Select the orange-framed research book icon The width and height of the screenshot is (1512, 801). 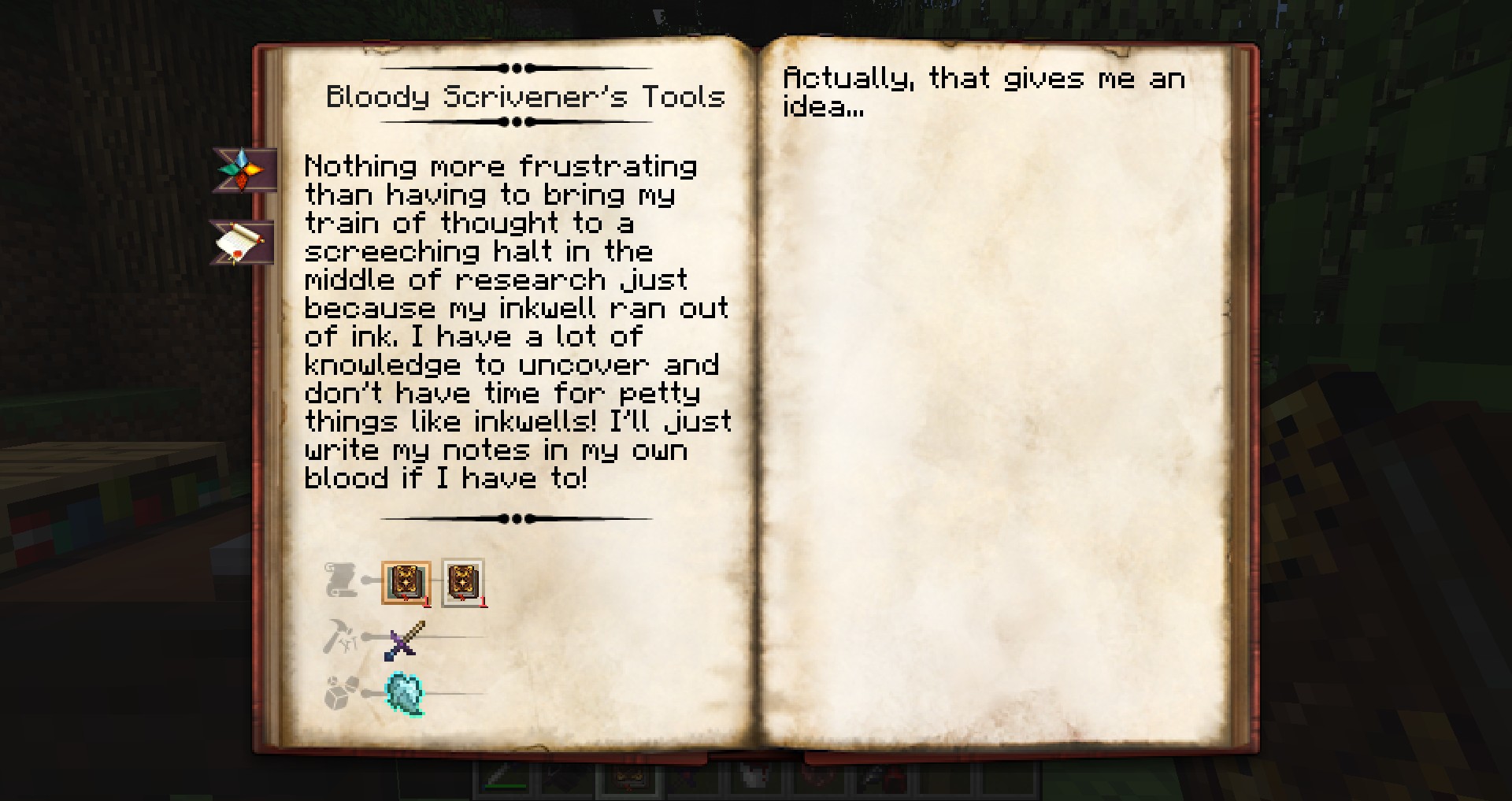tap(406, 584)
